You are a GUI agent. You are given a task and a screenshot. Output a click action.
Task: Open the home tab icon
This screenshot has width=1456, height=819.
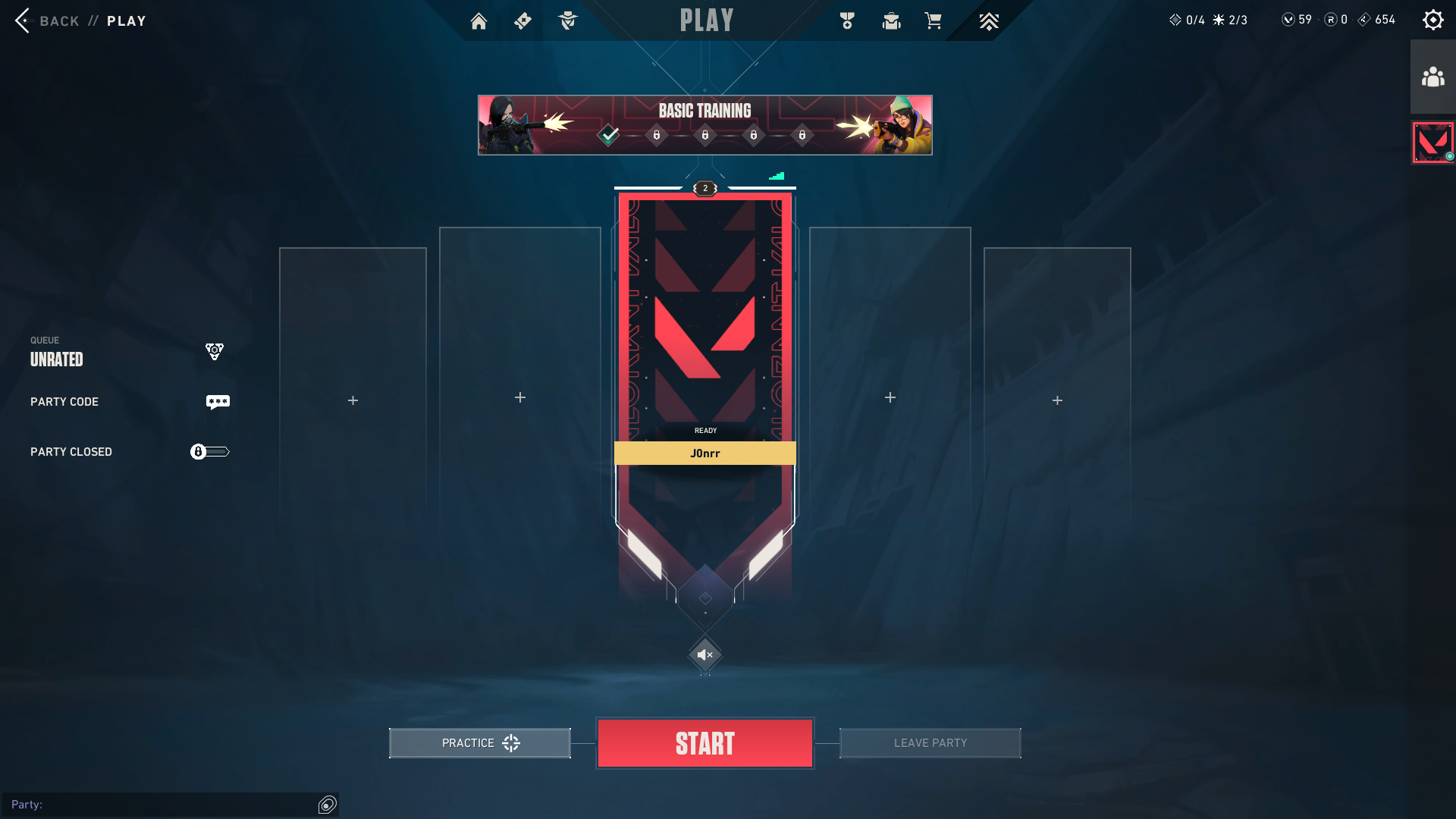[x=479, y=21]
